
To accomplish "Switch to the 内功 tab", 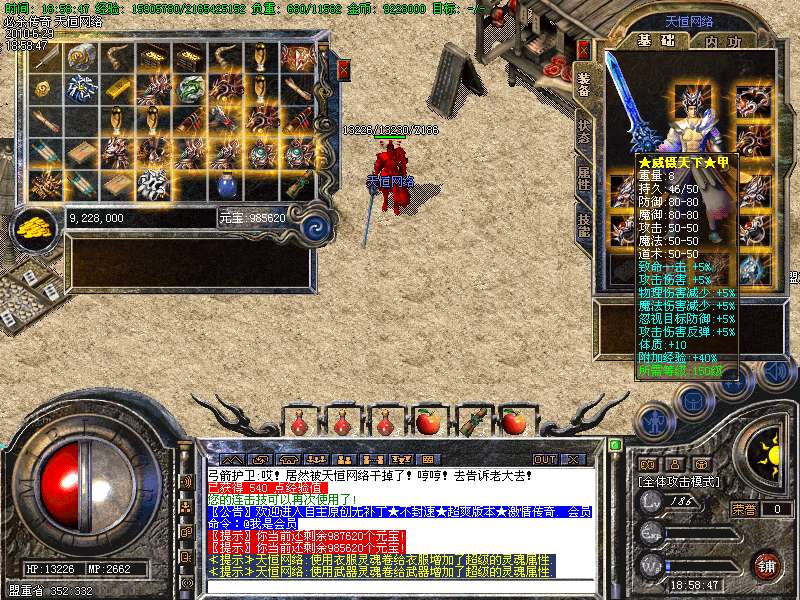I will coord(723,41).
